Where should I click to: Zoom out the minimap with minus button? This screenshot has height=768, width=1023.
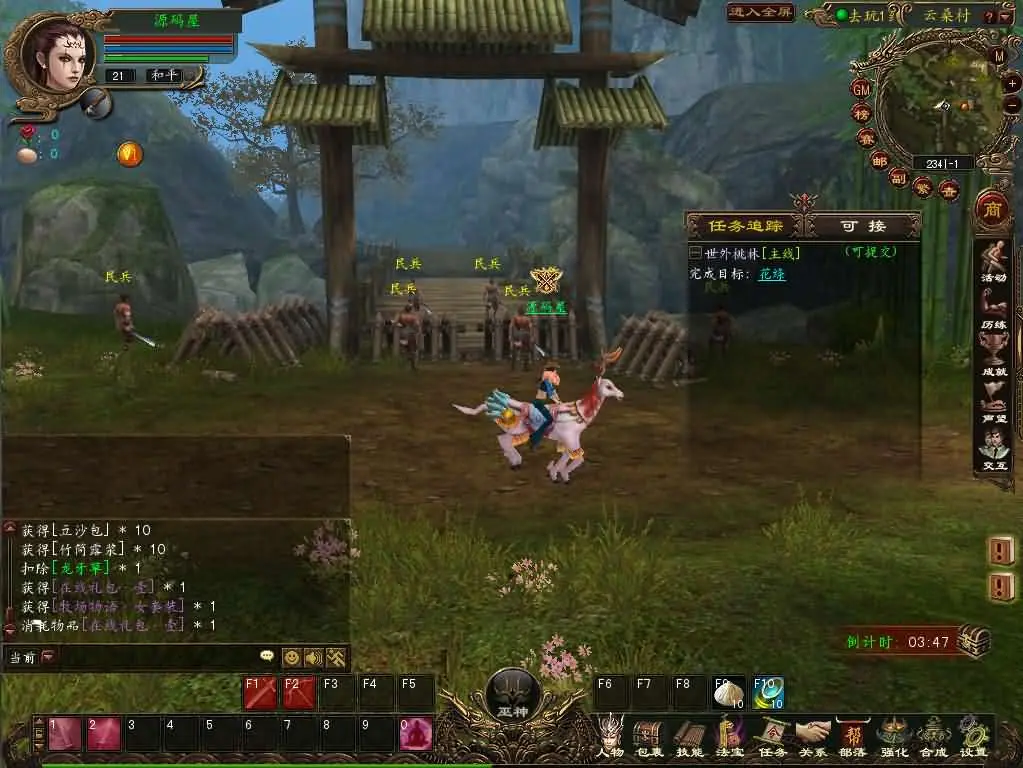point(1012,105)
